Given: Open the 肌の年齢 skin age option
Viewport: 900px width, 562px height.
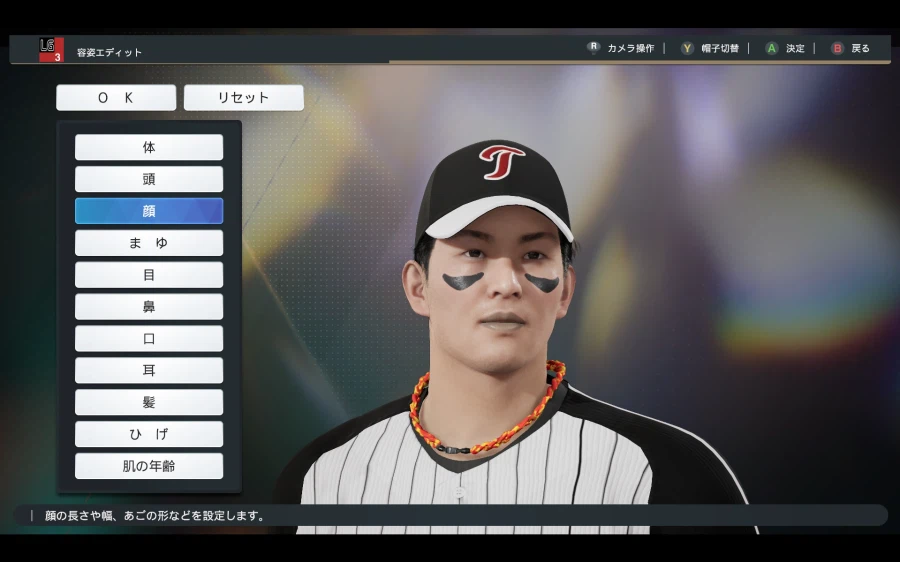Looking at the screenshot, I should pyautogui.click(x=149, y=466).
